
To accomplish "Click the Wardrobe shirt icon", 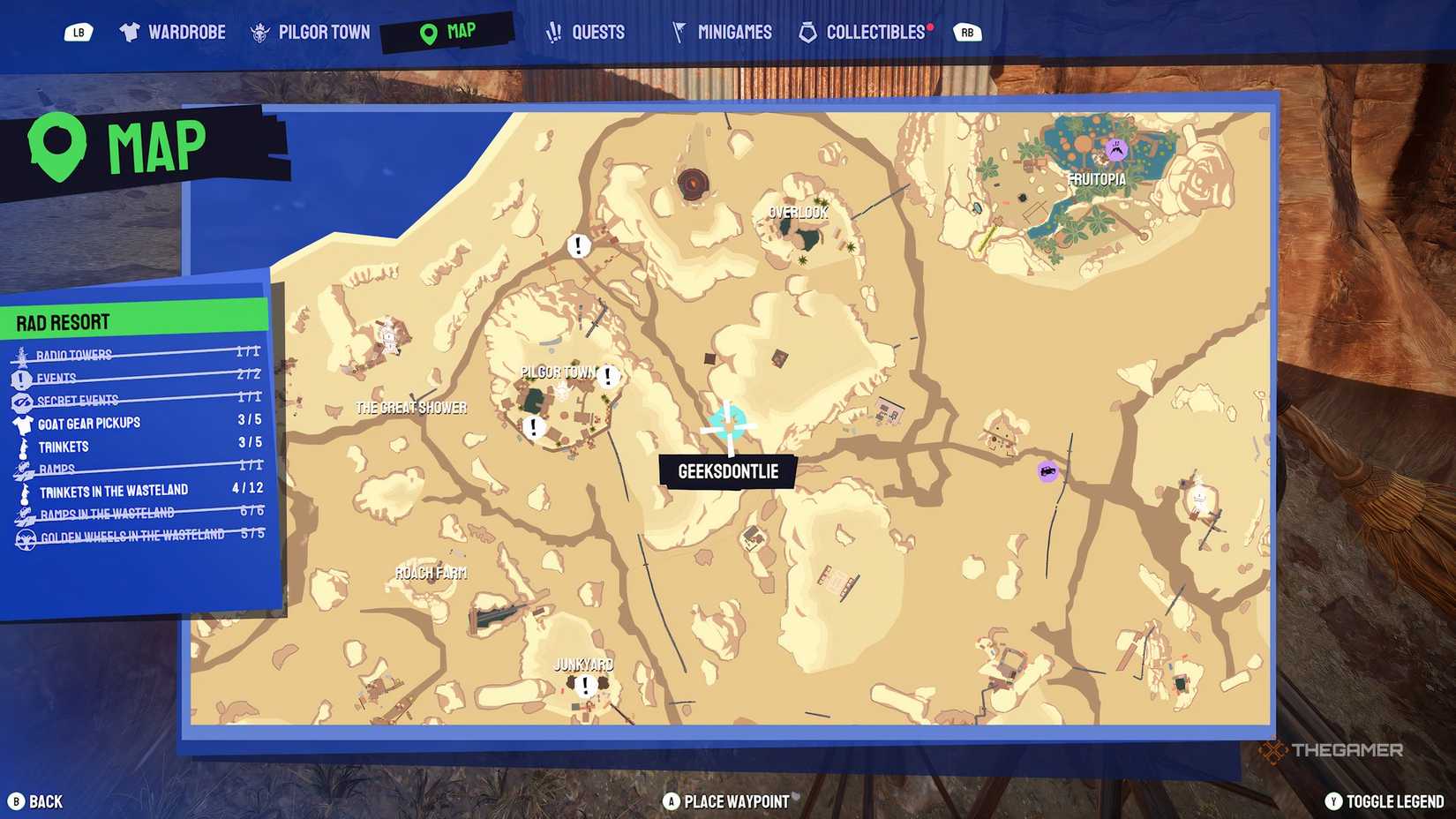I will 131,31.
